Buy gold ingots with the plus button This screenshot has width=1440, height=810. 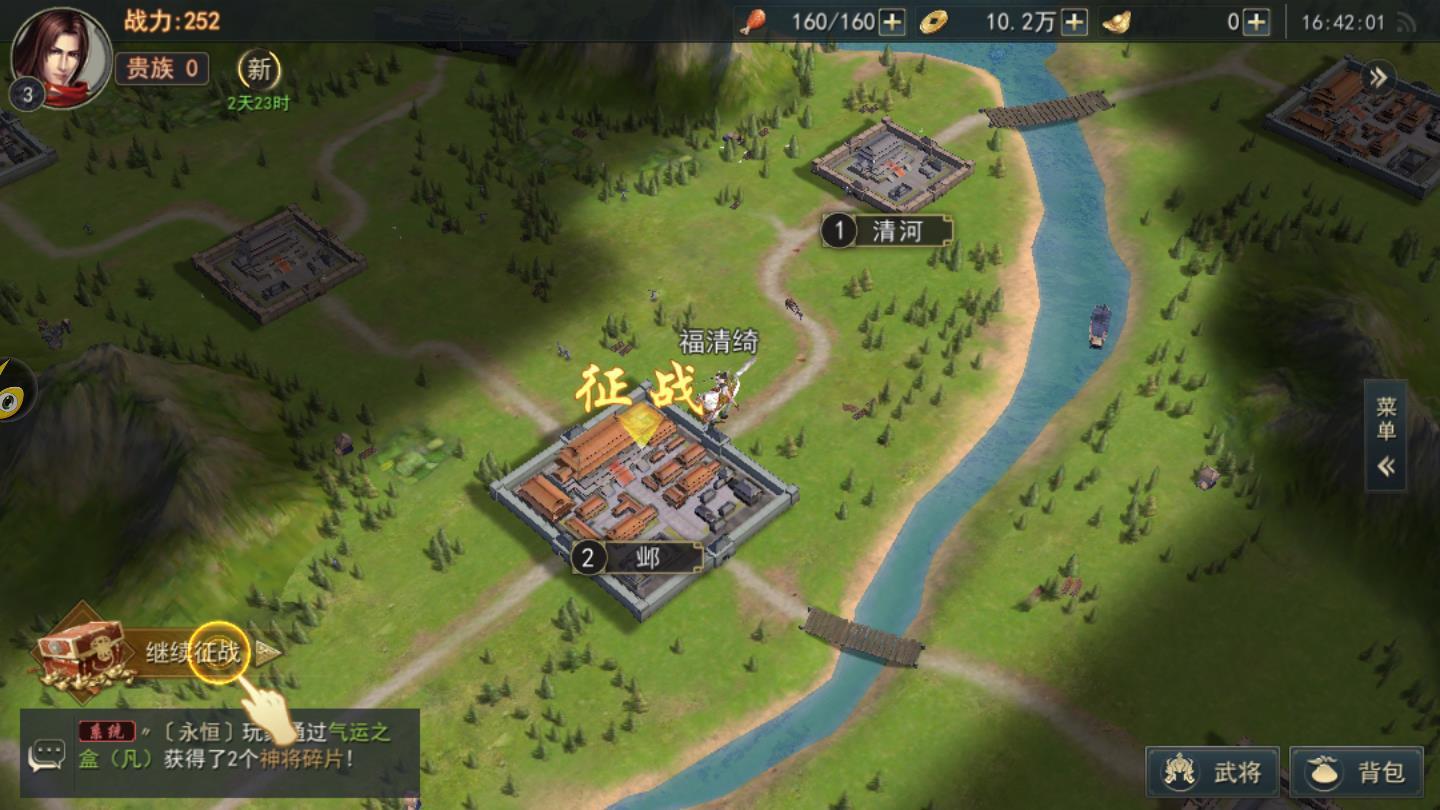[1256, 22]
